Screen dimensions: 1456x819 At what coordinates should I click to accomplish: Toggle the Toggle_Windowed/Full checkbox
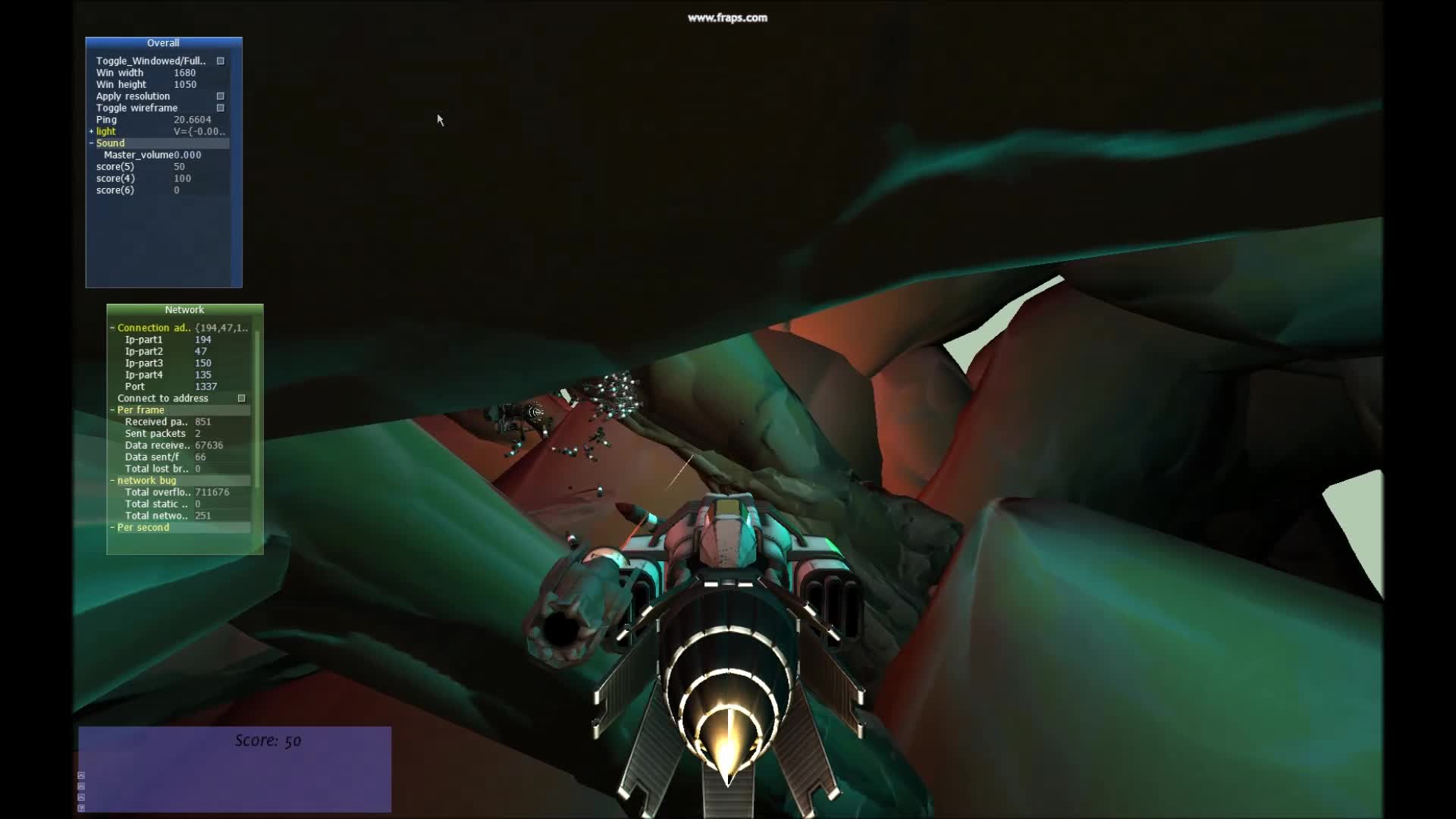(x=220, y=61)
